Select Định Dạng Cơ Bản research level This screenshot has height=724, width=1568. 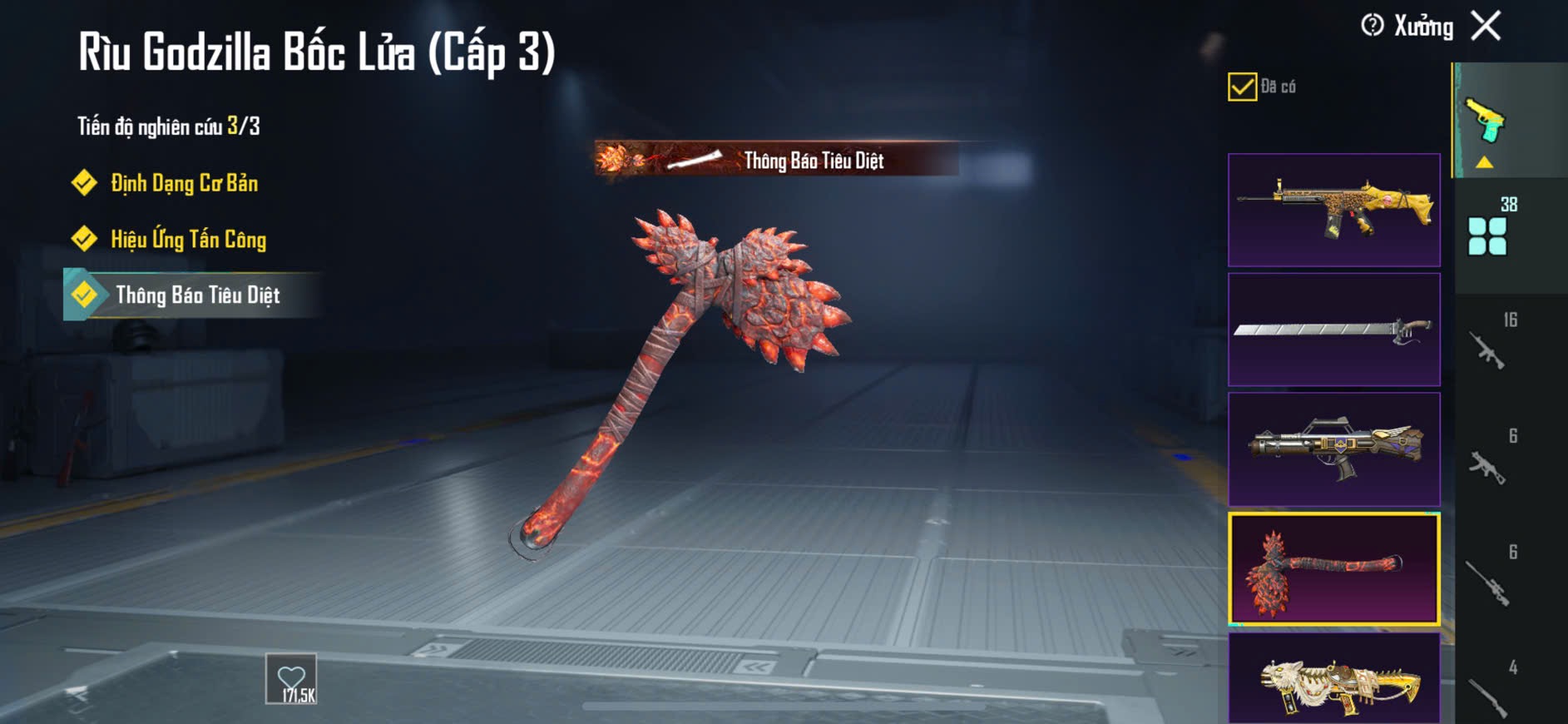184,183
